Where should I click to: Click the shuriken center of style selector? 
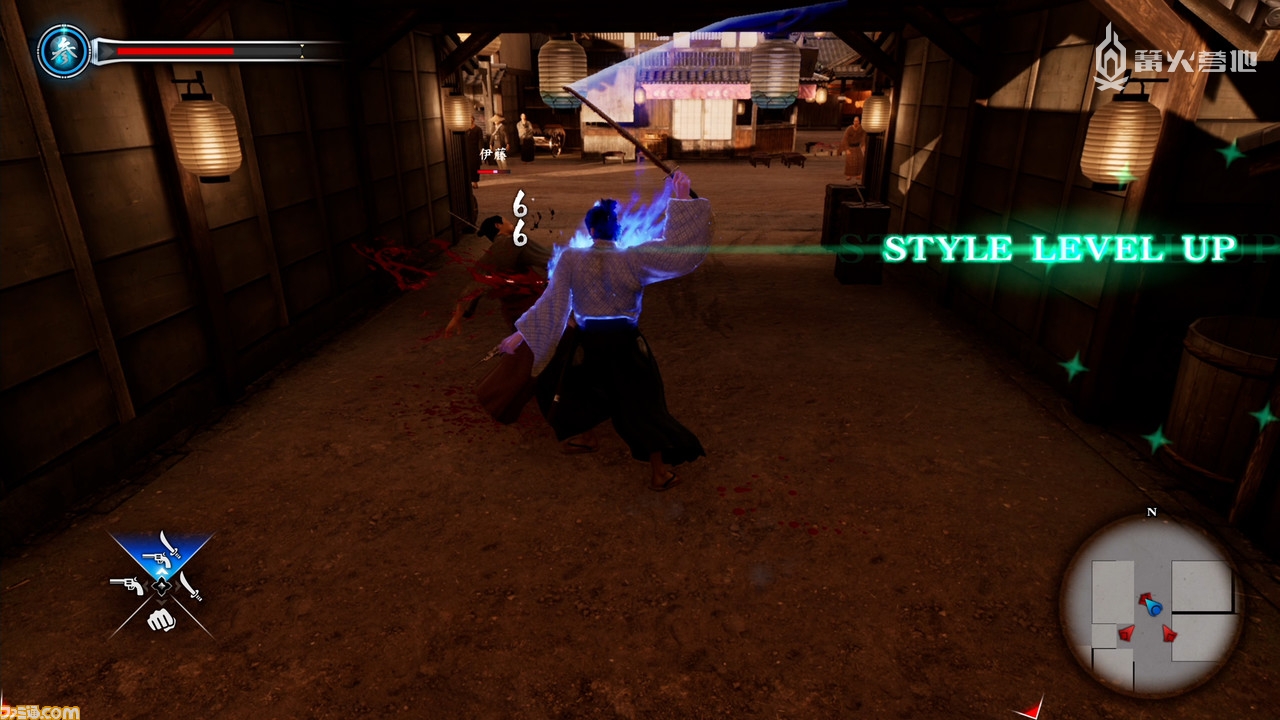click(x=160, y=587)
